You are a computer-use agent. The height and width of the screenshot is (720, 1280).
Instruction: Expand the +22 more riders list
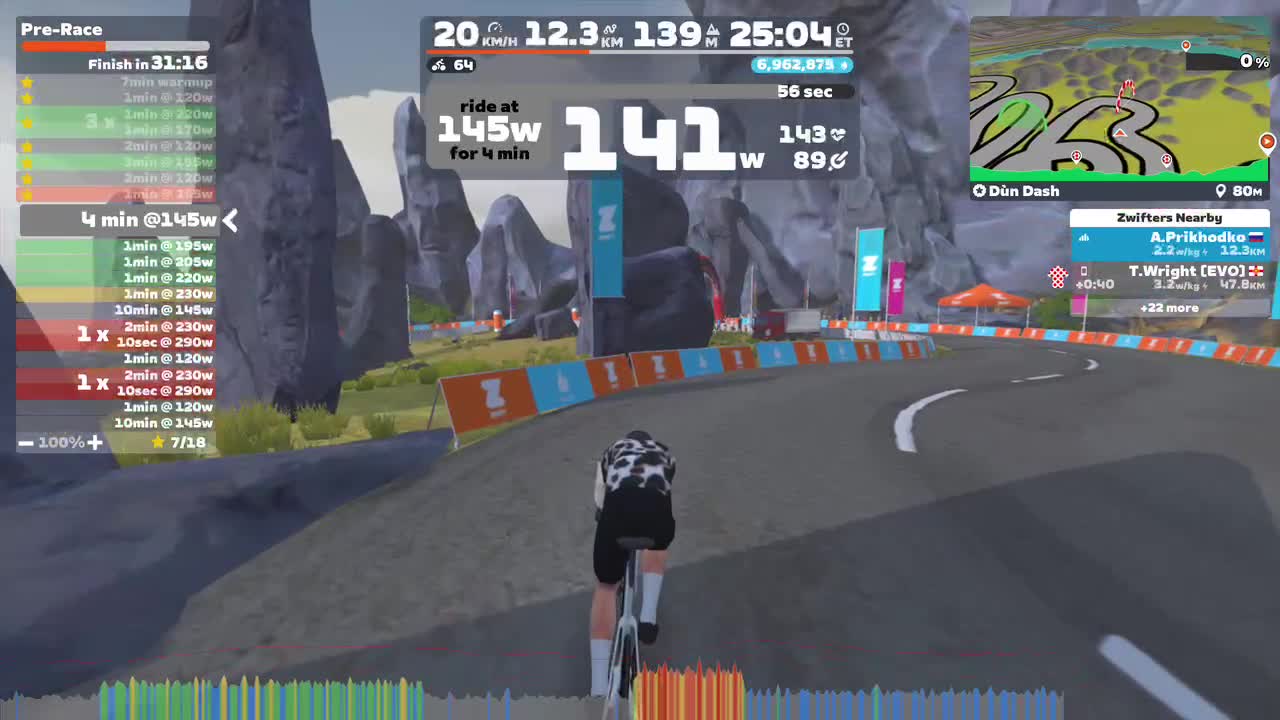coord(1169,308)
